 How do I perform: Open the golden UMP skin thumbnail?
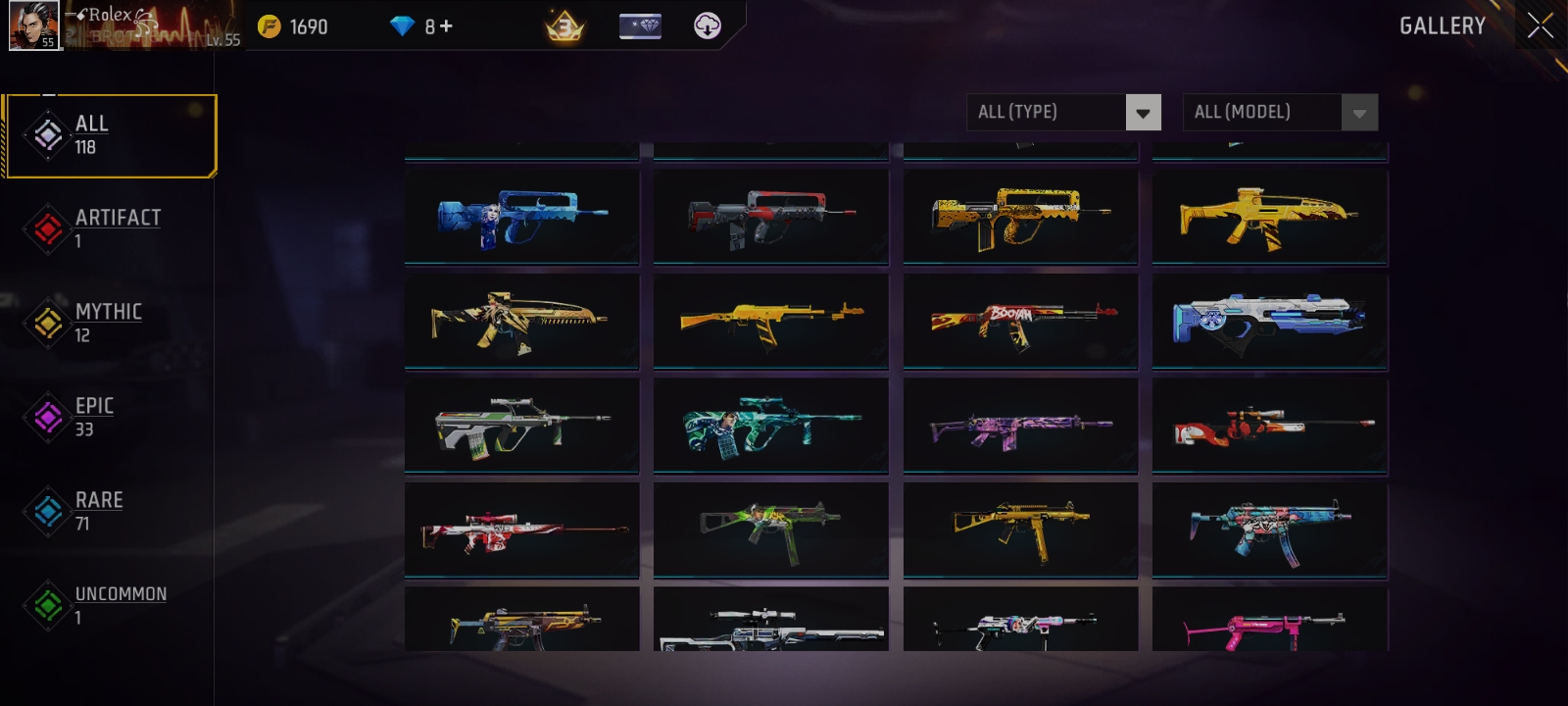coord(1020,530)
